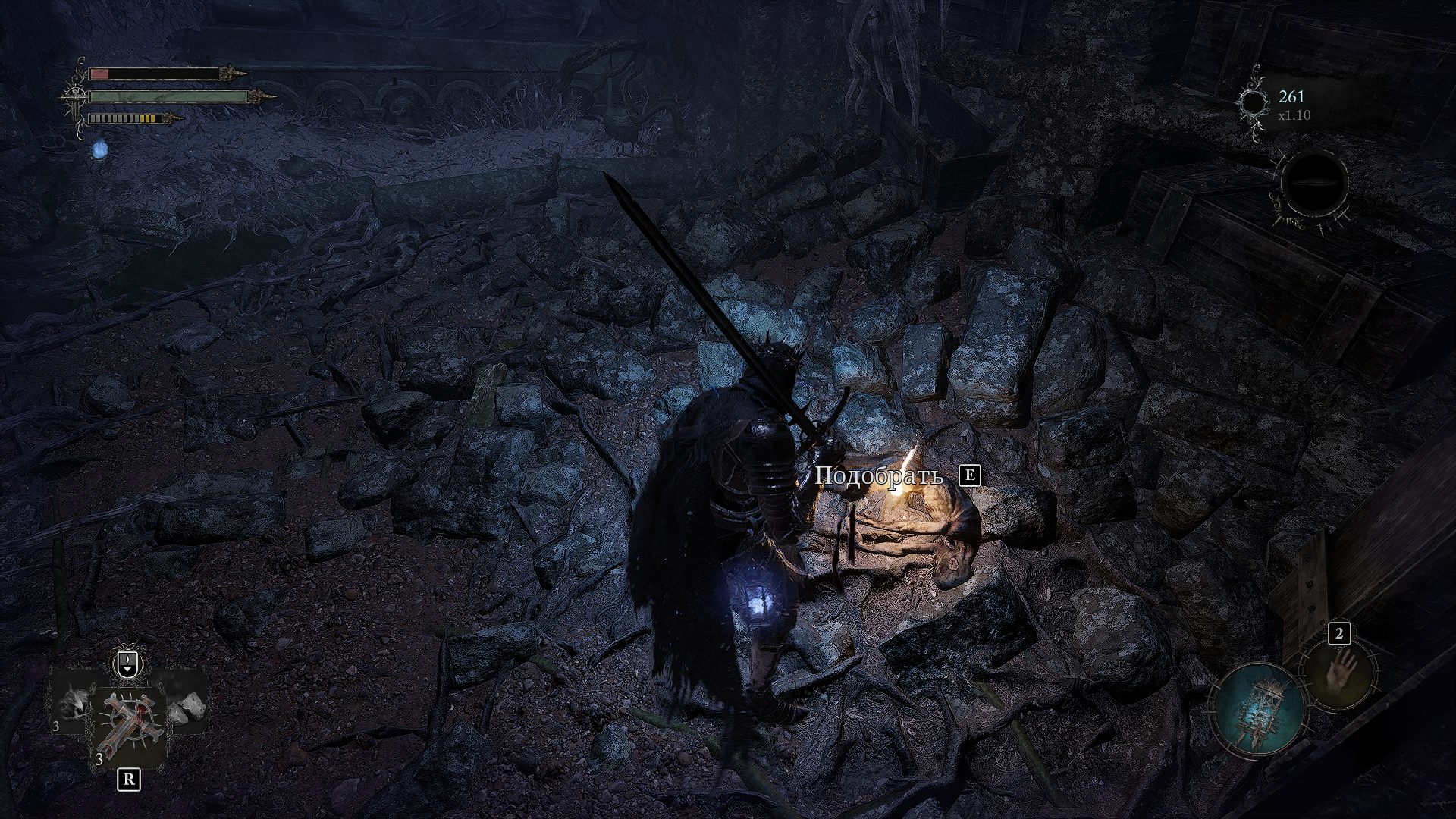Click the E key prompt next to Подобрать

point(968,477)
